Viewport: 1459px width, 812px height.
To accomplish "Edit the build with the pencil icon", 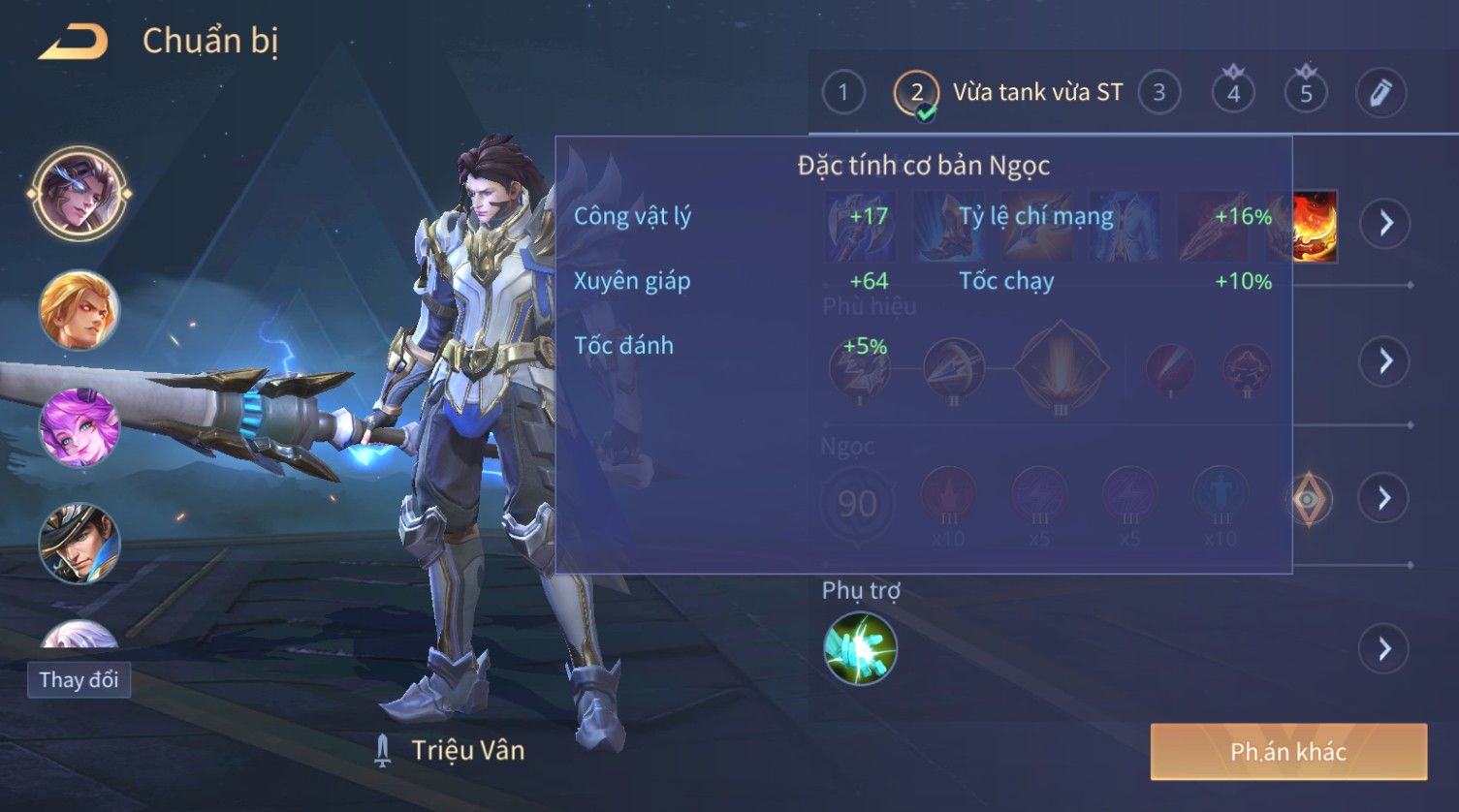I will 1380,93.
